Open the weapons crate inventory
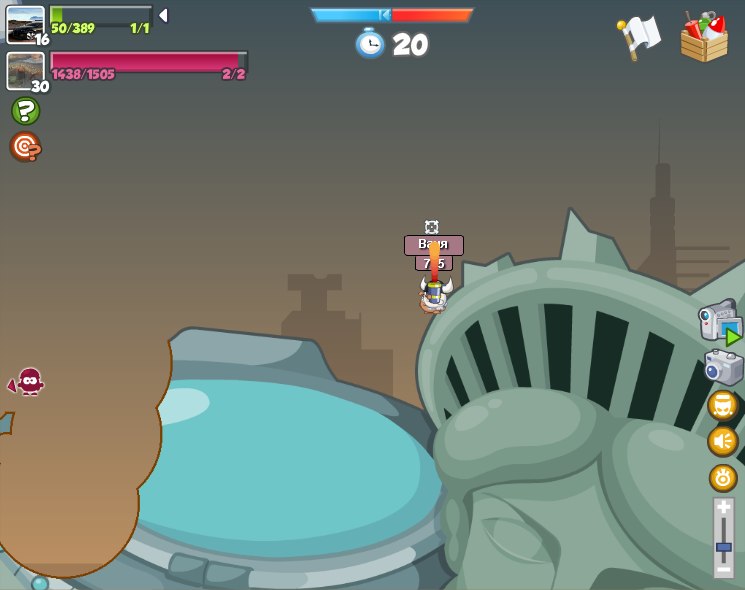Image resolution: width=745 pixels, height=590 pixels. point(704,37)
